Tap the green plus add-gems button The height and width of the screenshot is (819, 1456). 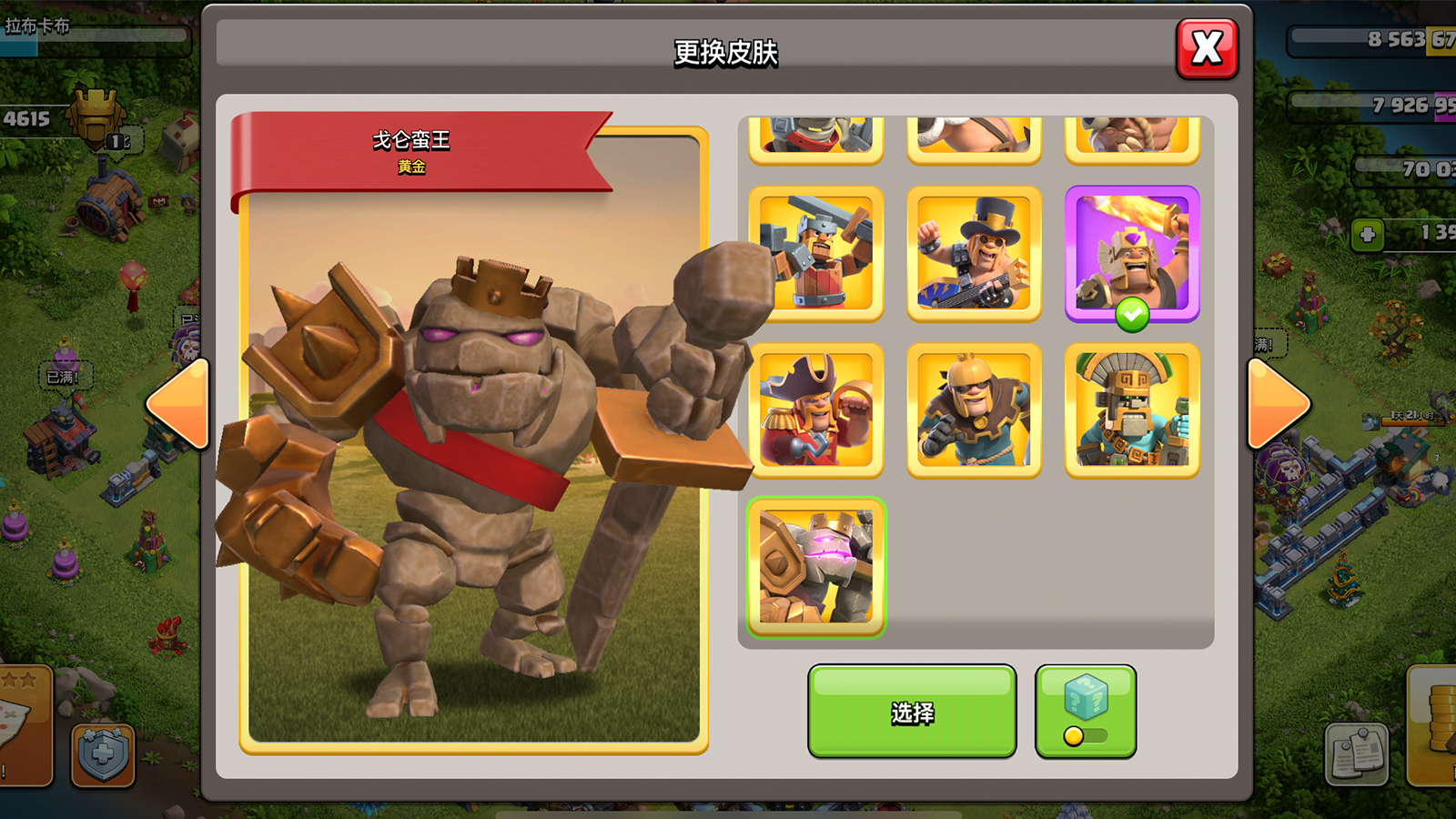(1367, 235)
